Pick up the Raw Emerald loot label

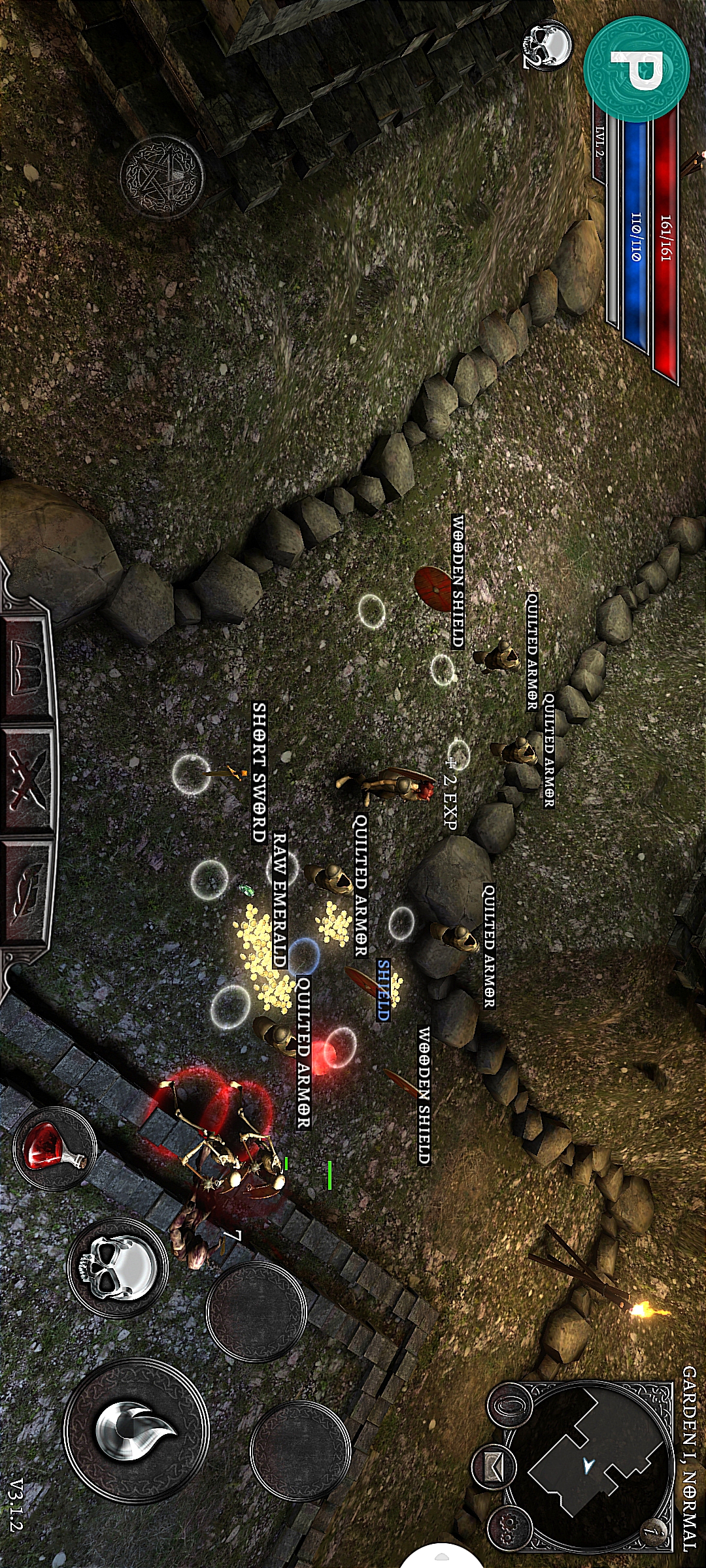click(x=279, y=900)
